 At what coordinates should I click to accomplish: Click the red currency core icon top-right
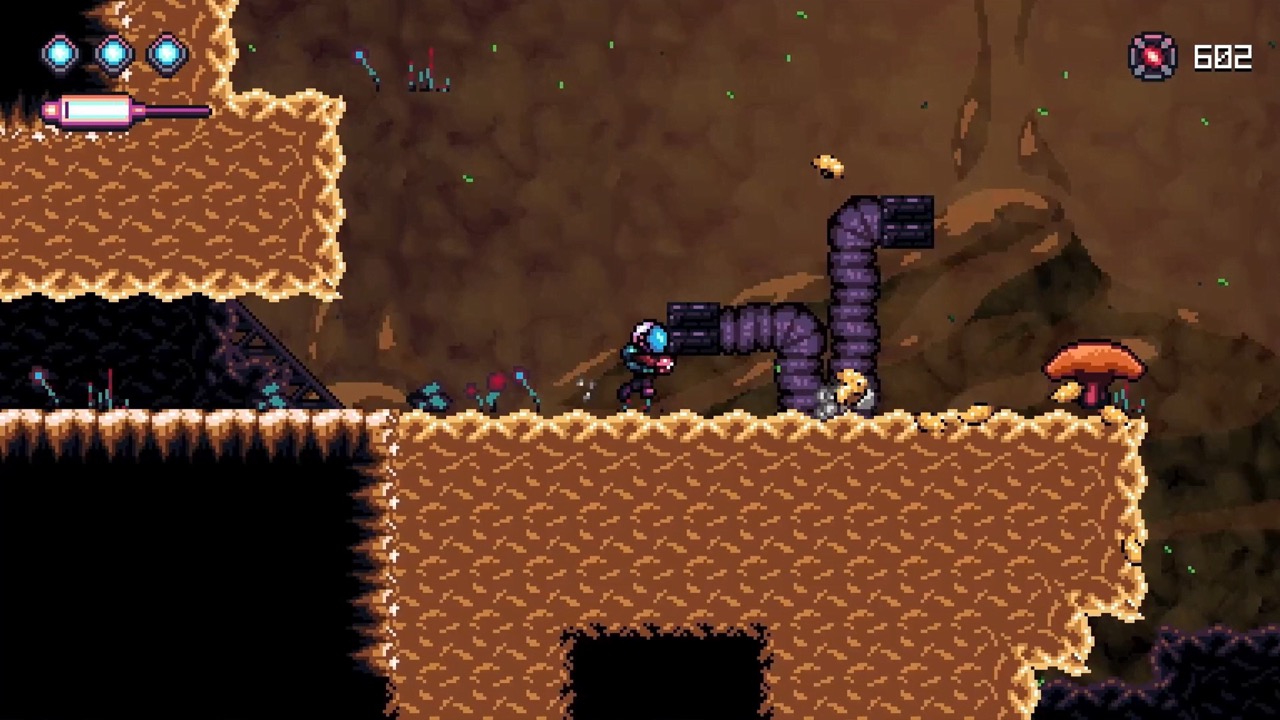1152,57
